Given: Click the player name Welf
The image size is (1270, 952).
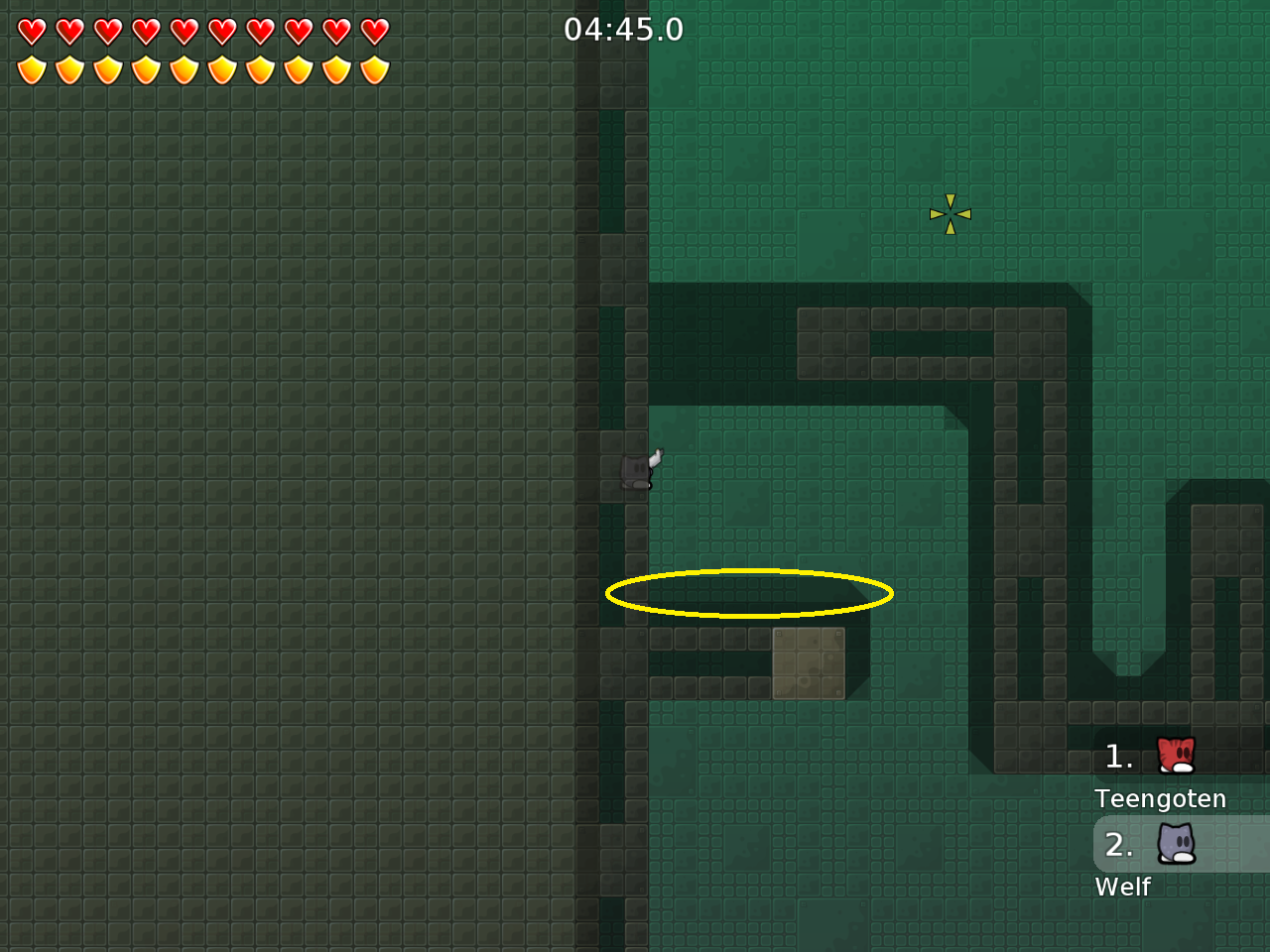Looking at the screenshot, I should 1123,888.
